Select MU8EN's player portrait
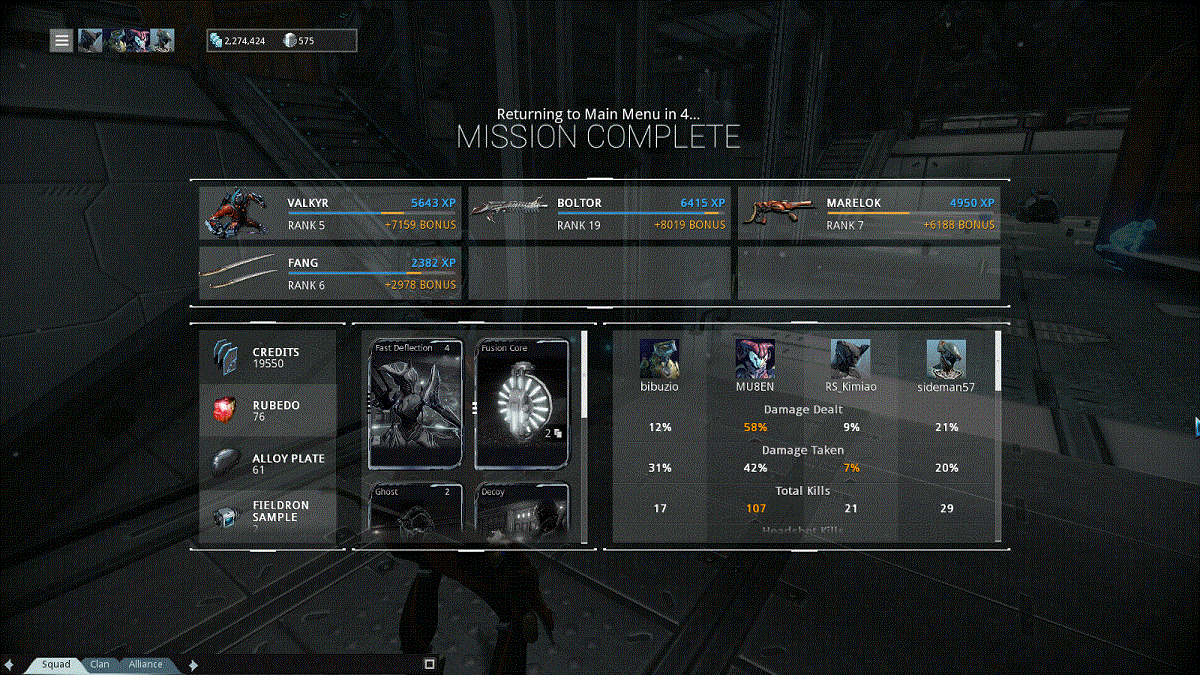 (x=755, y=359)
